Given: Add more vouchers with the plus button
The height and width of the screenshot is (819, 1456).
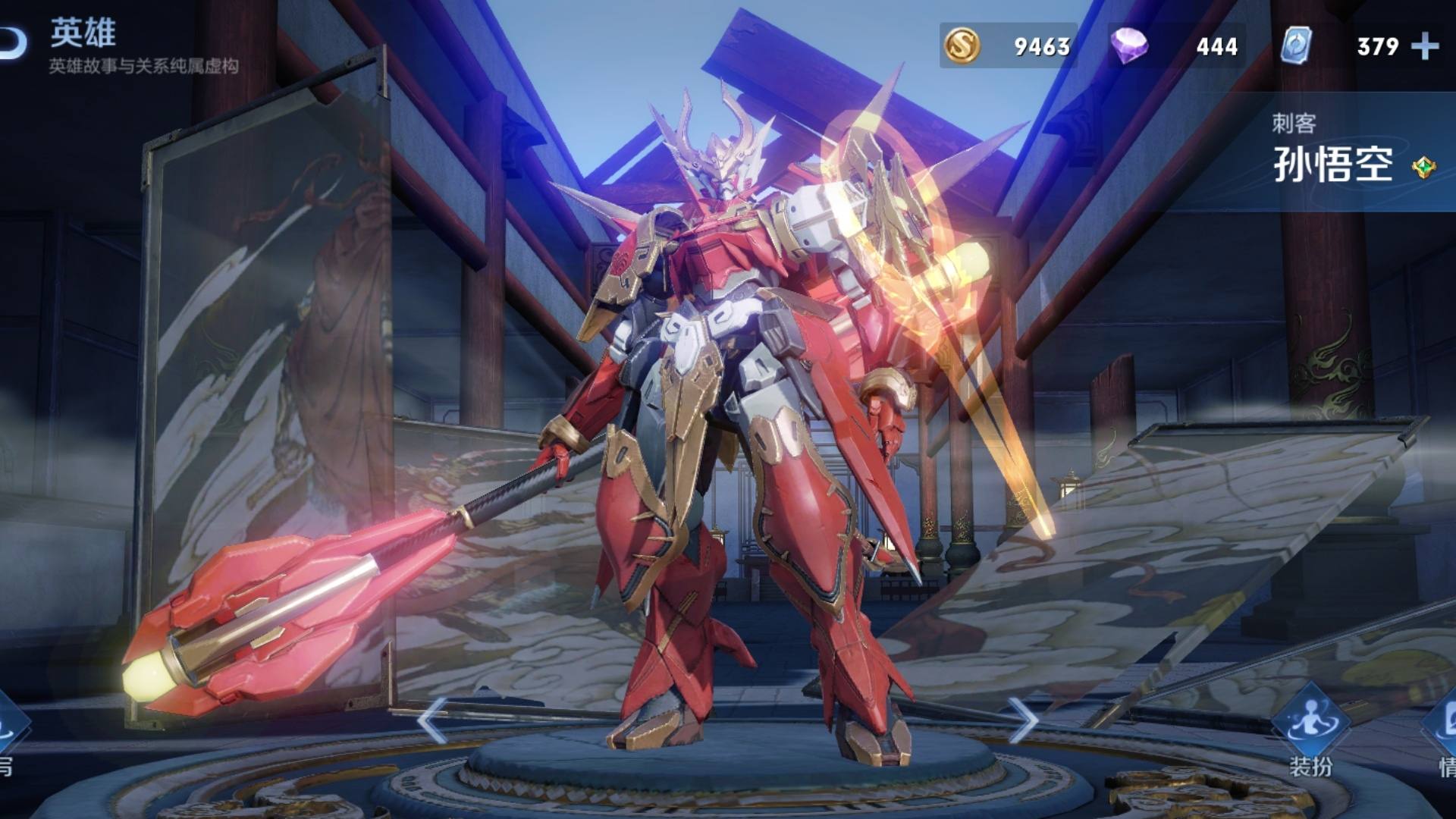Looking at the screenshot, I should point(1425,46).
